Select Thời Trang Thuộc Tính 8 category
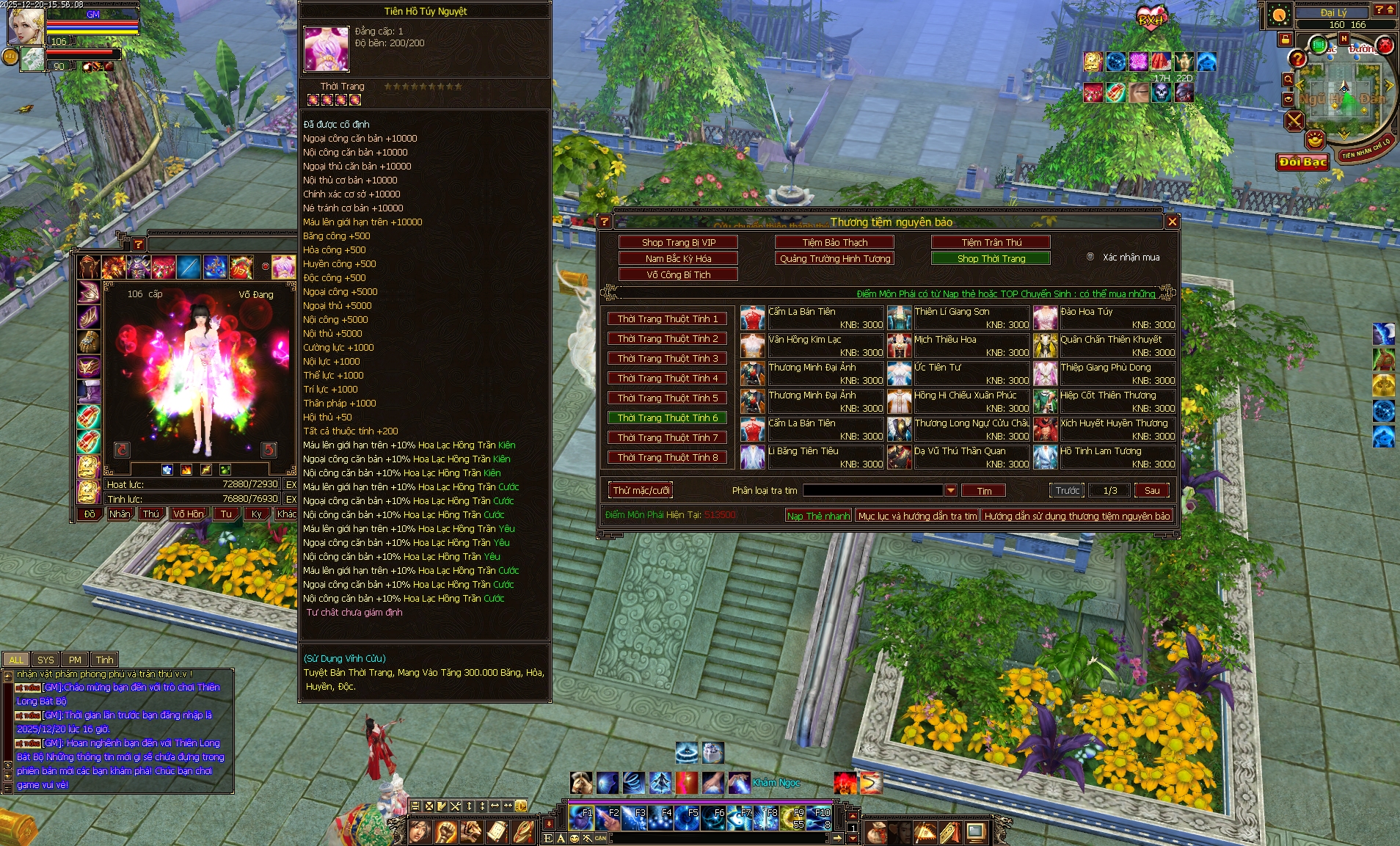 pyautogui.click(x=667, y=457)
